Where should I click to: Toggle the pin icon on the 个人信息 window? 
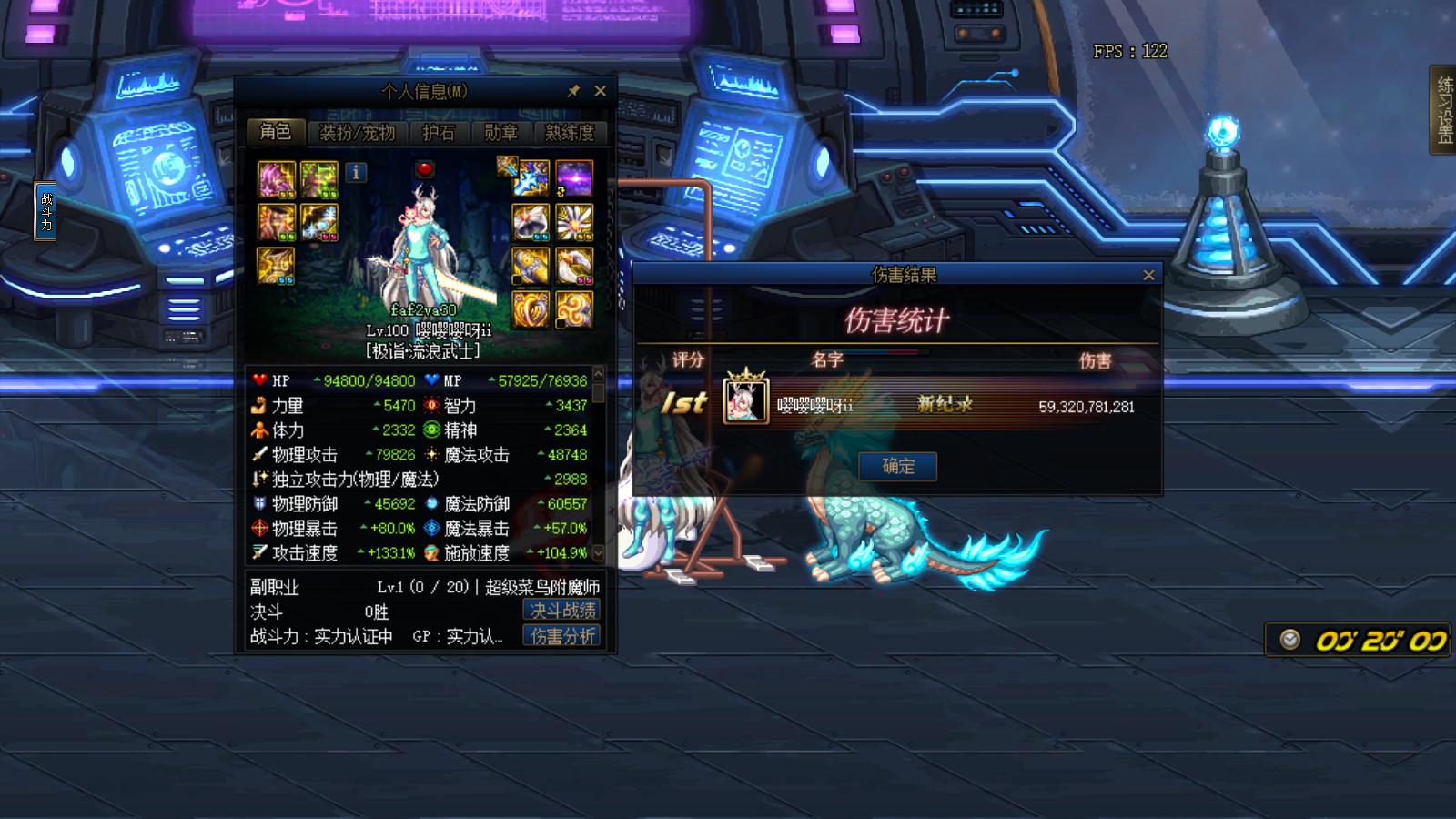[x=573, y=91]
